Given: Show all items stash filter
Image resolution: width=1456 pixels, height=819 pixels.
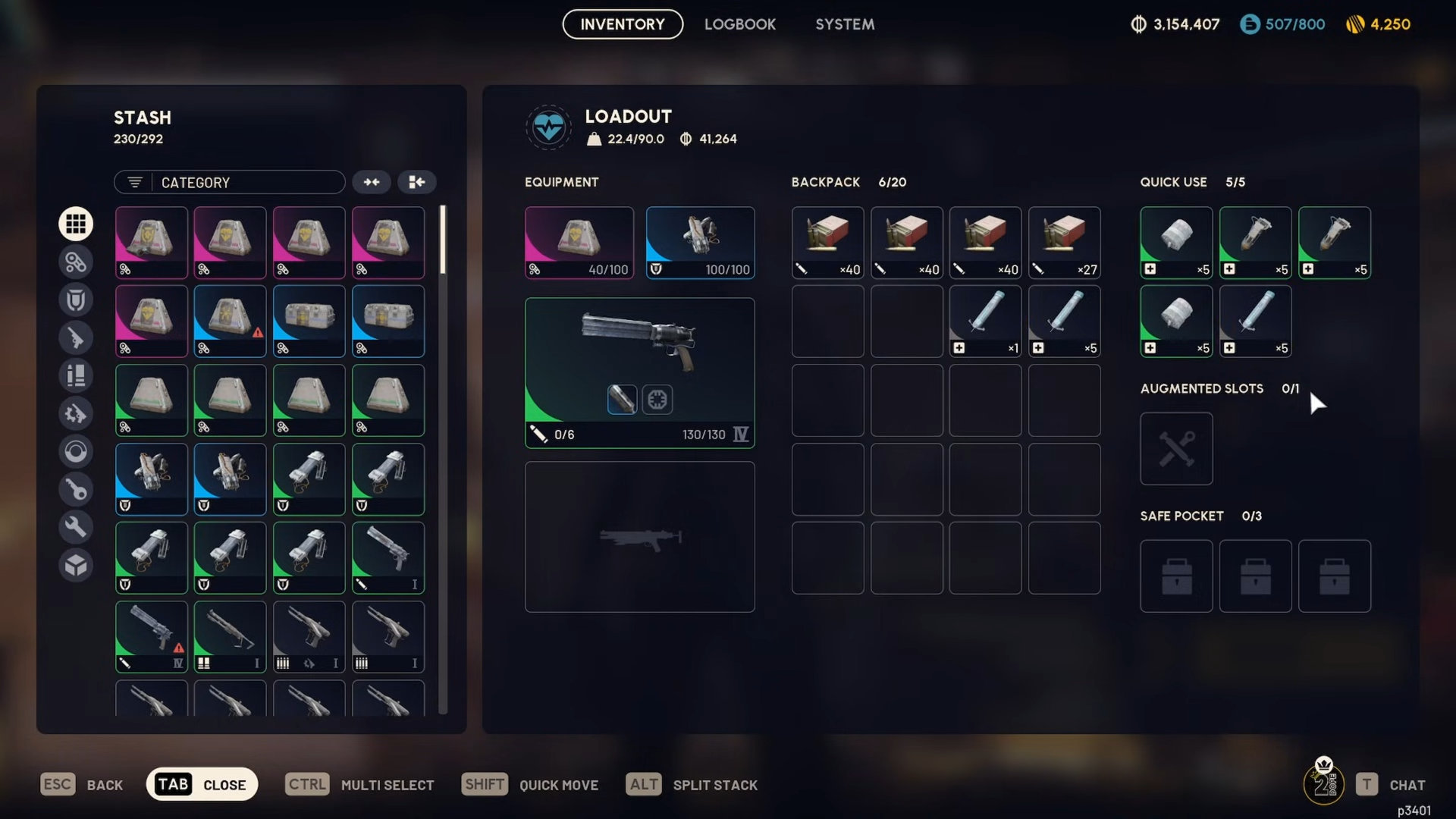Looking at the screenshot, I should click(76, 224).
